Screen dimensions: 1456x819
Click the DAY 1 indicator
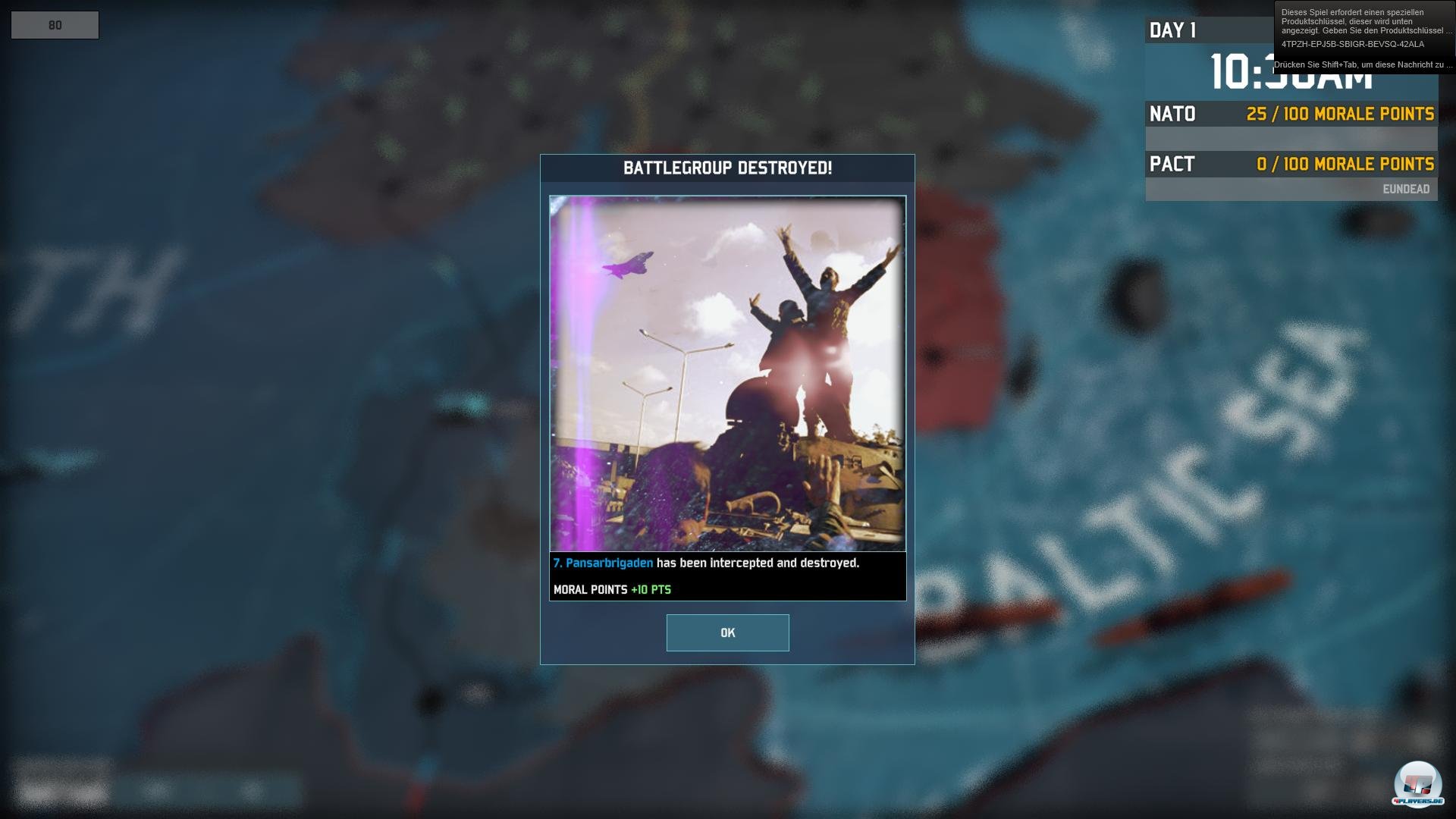[1172, 30]
